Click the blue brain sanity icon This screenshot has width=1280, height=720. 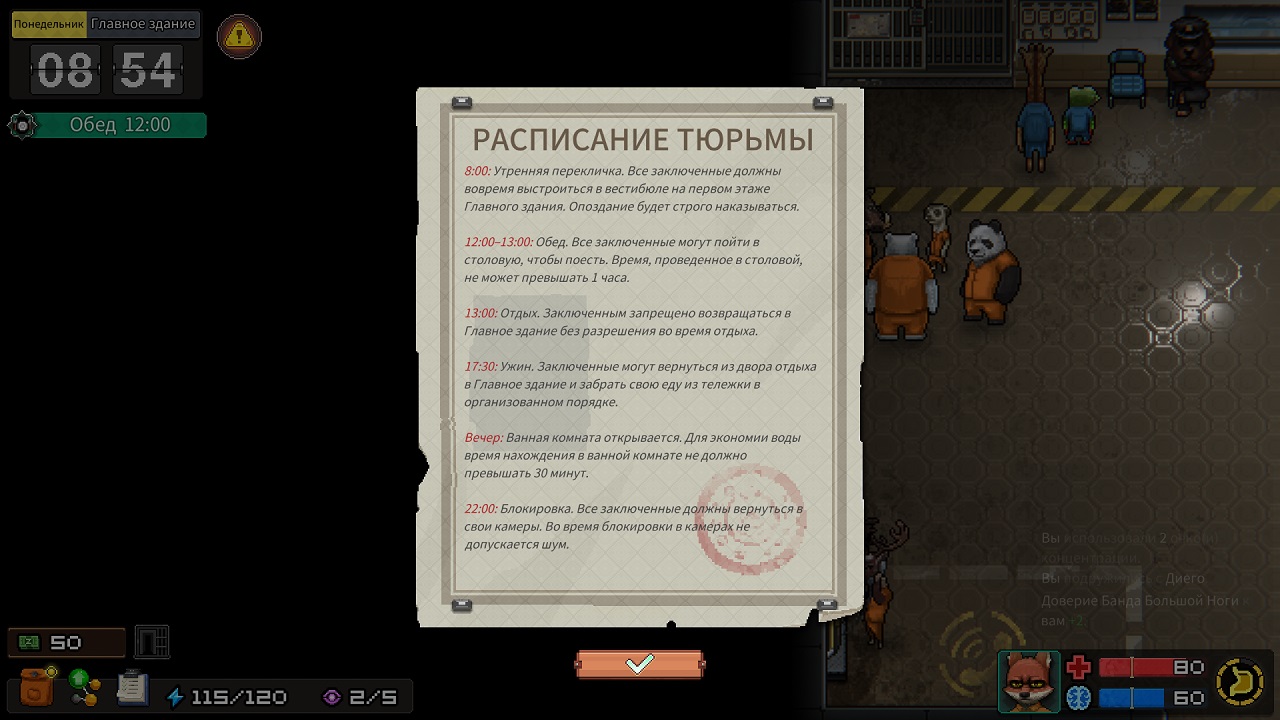point(1078,697)
